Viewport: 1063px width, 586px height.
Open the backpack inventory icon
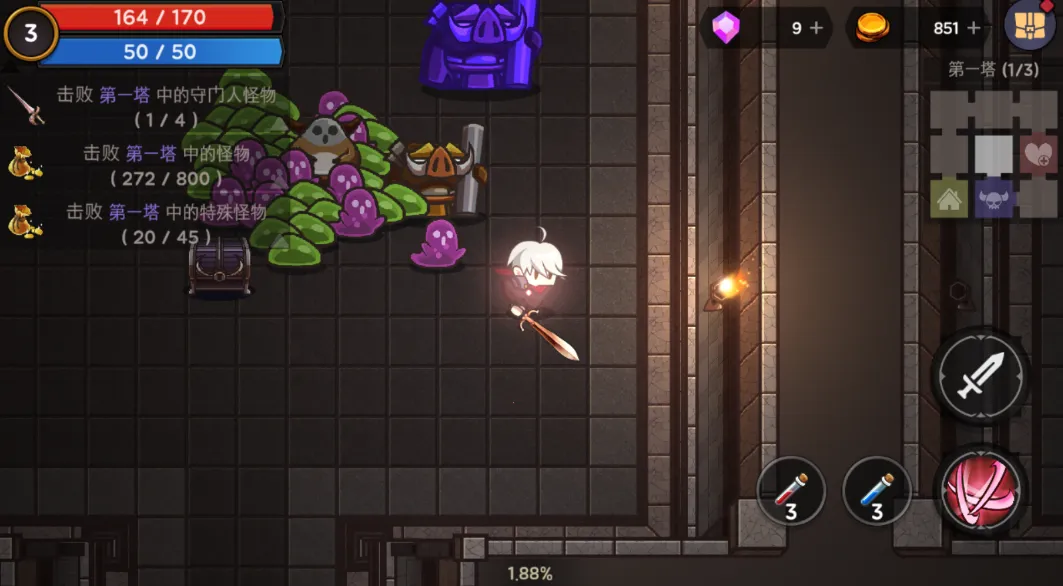1030,27
